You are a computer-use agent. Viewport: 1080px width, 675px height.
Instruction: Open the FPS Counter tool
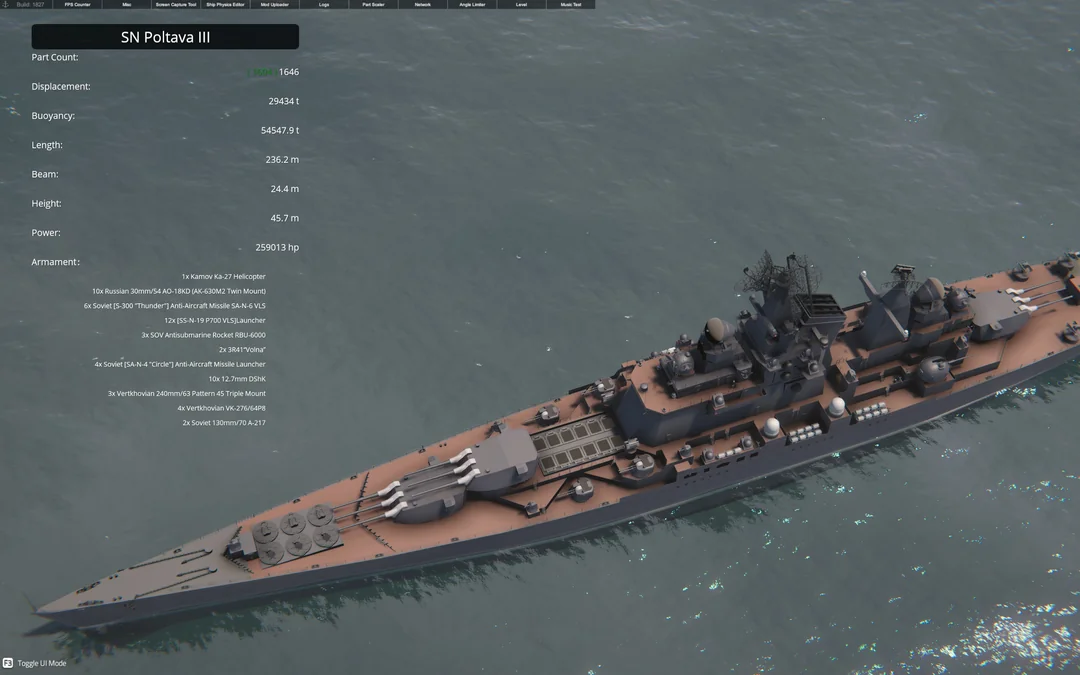pos(77,5)
